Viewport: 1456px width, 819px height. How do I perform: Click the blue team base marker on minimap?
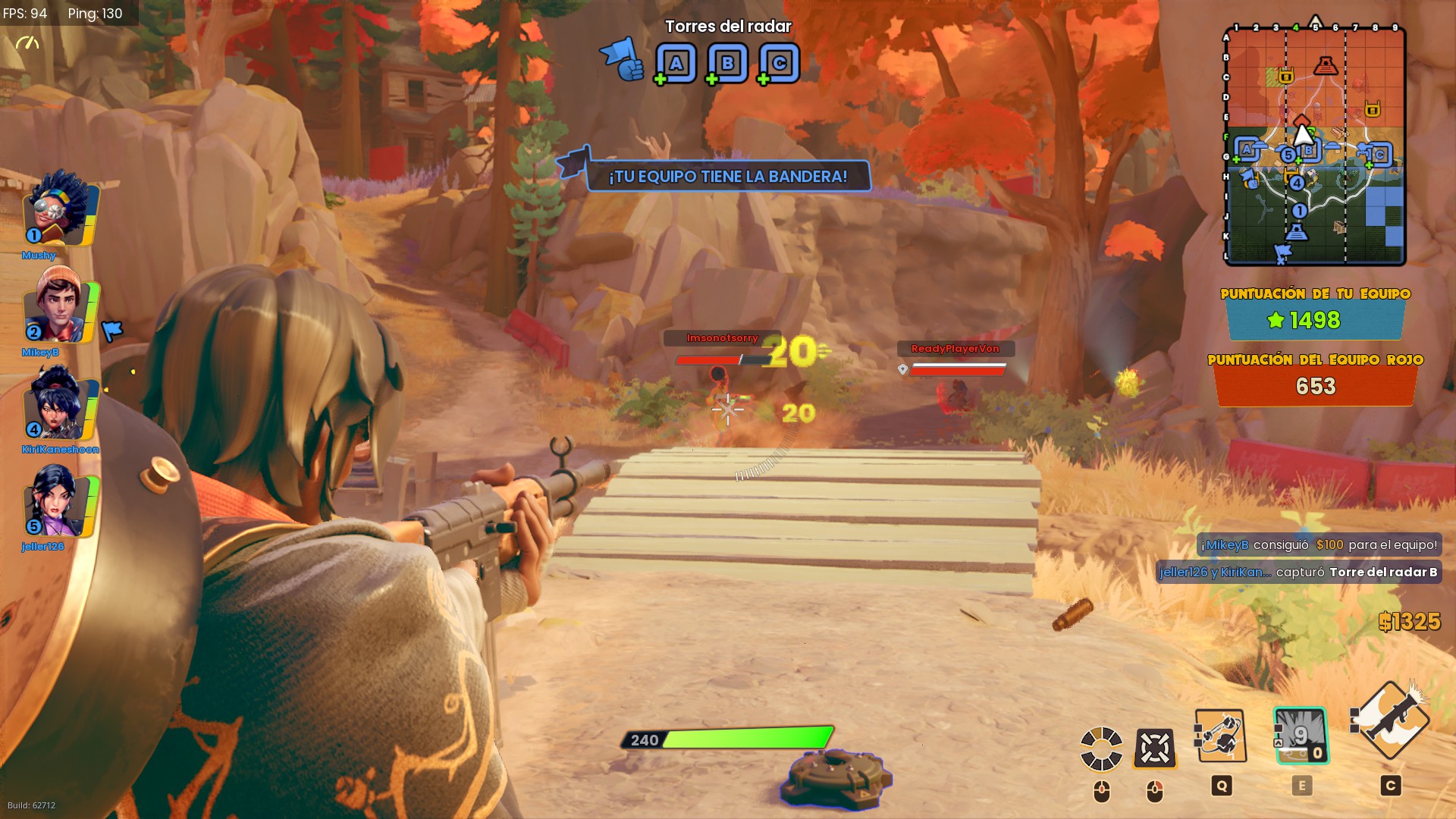[1297, 231]
